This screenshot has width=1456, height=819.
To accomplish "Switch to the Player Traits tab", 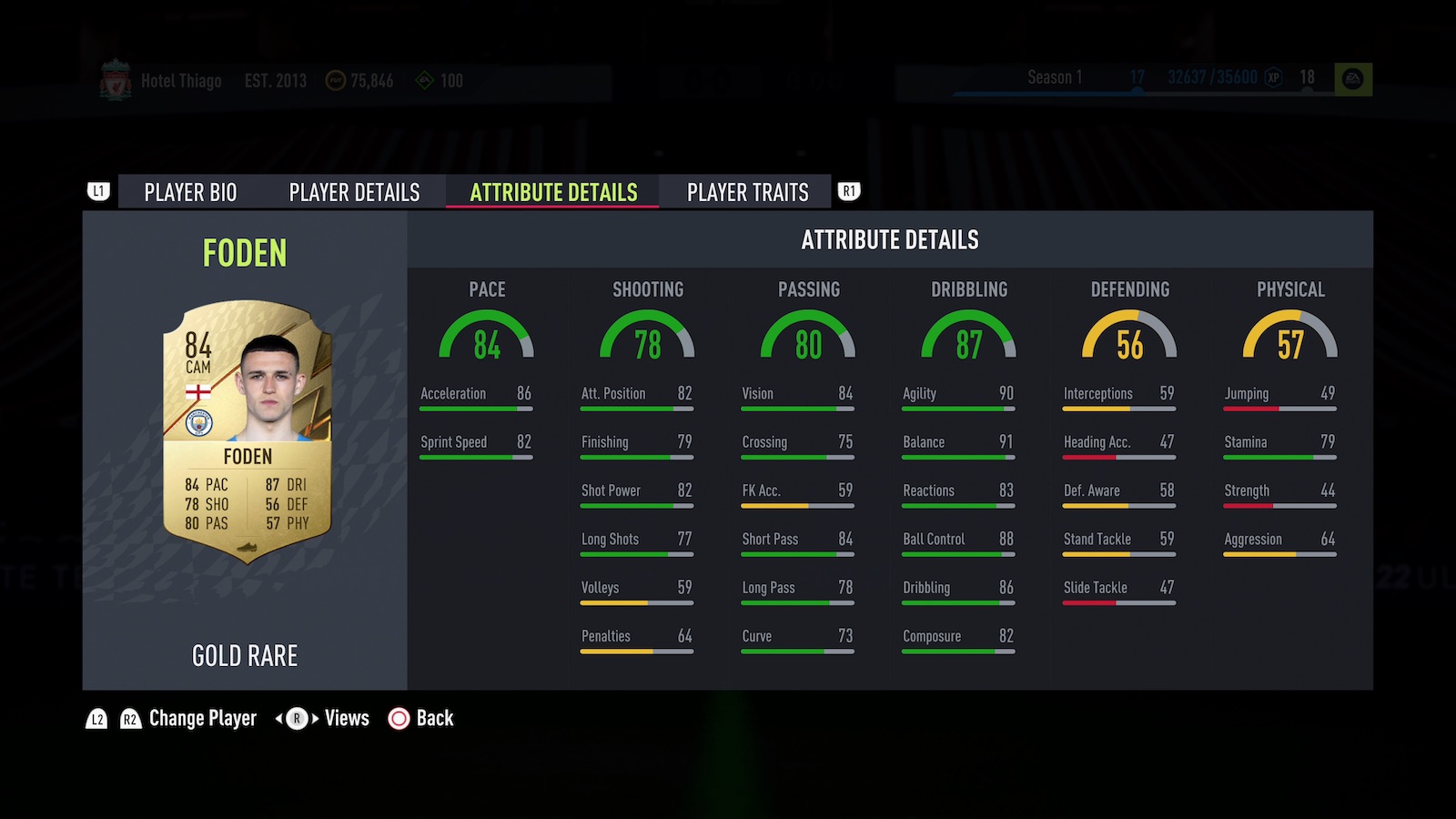I will point(748,192).
